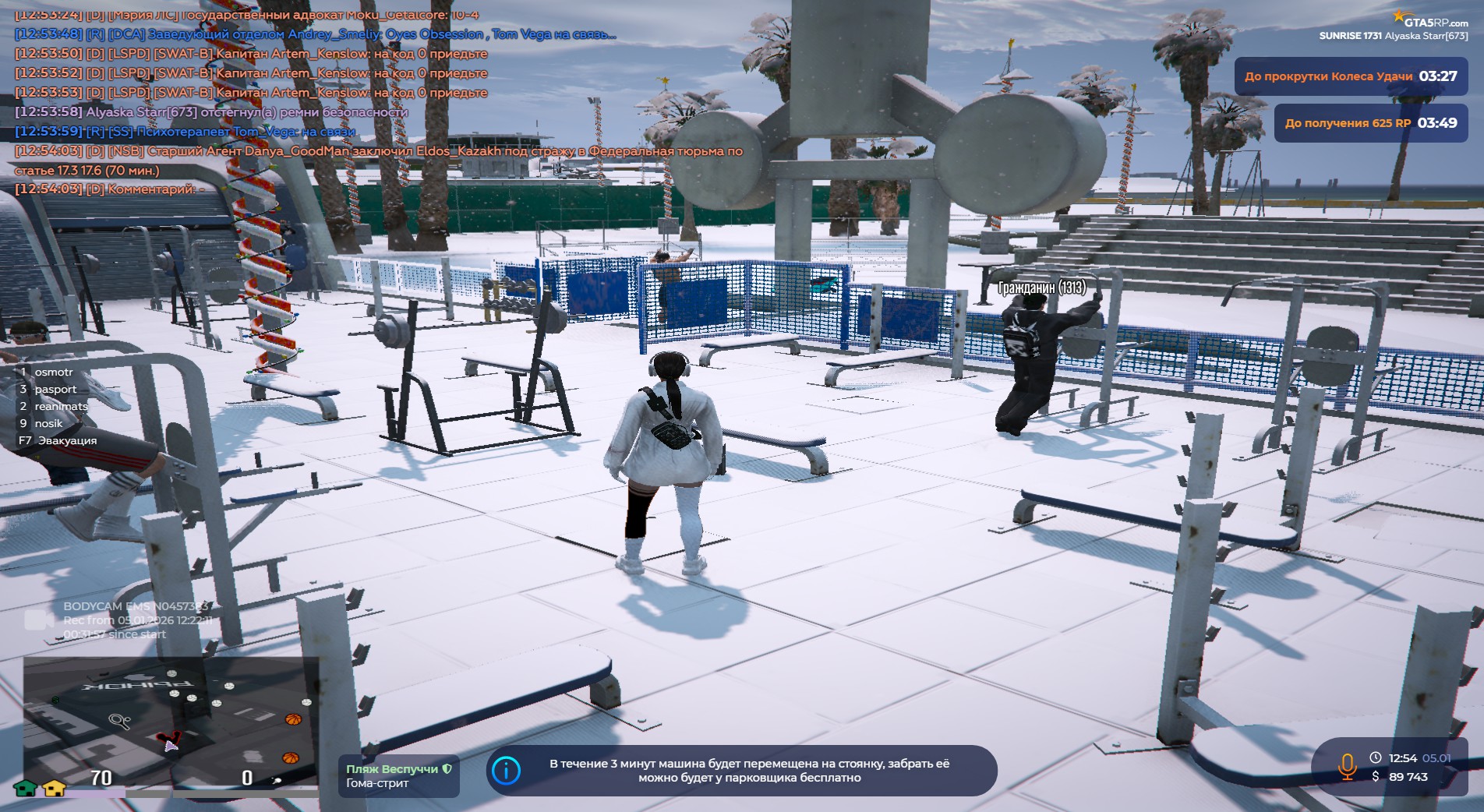
Task: Click the yellow house icon
Action: point(54,788)
